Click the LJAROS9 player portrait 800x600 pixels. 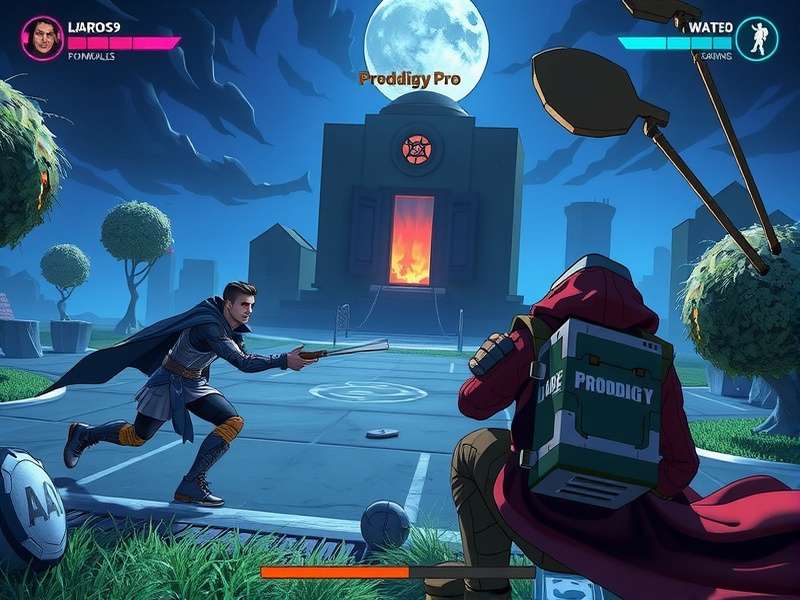(x=42, y=38)
